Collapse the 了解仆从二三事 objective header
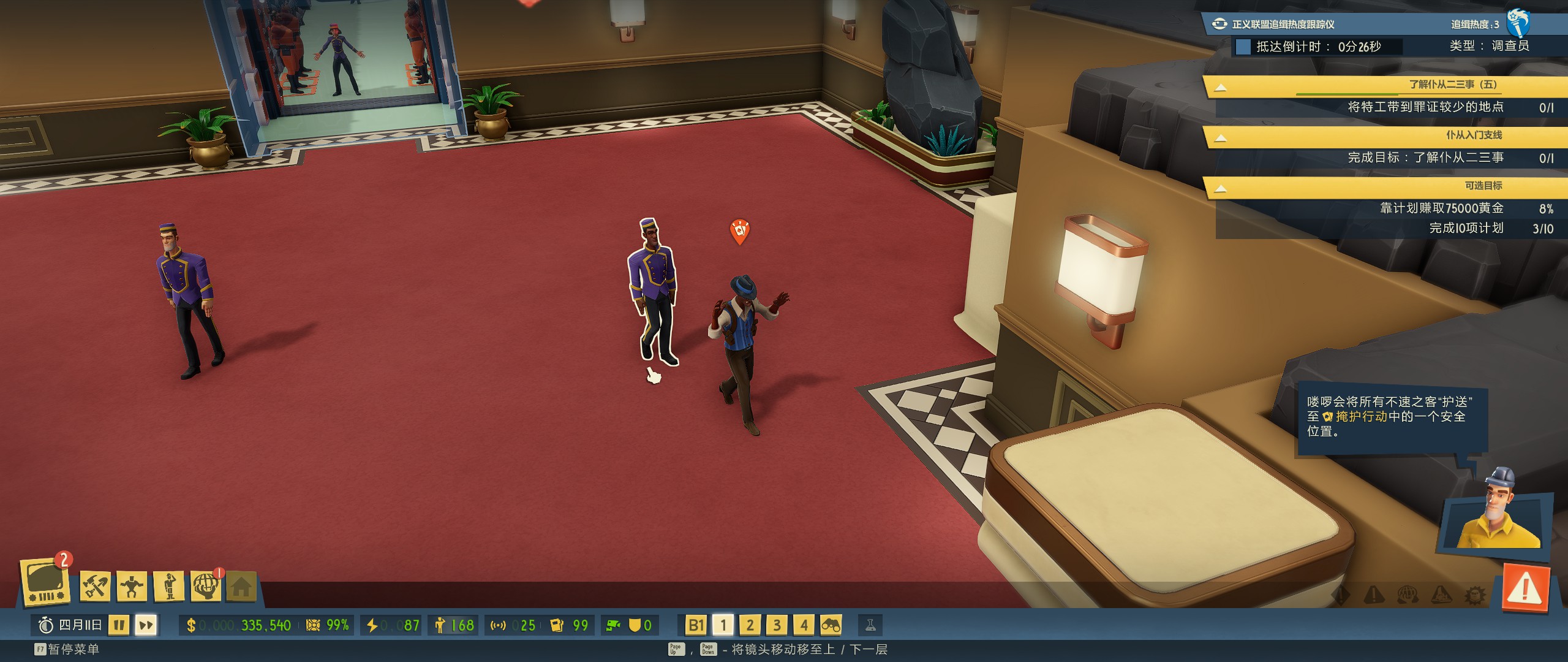 (x=1220, y=87)
